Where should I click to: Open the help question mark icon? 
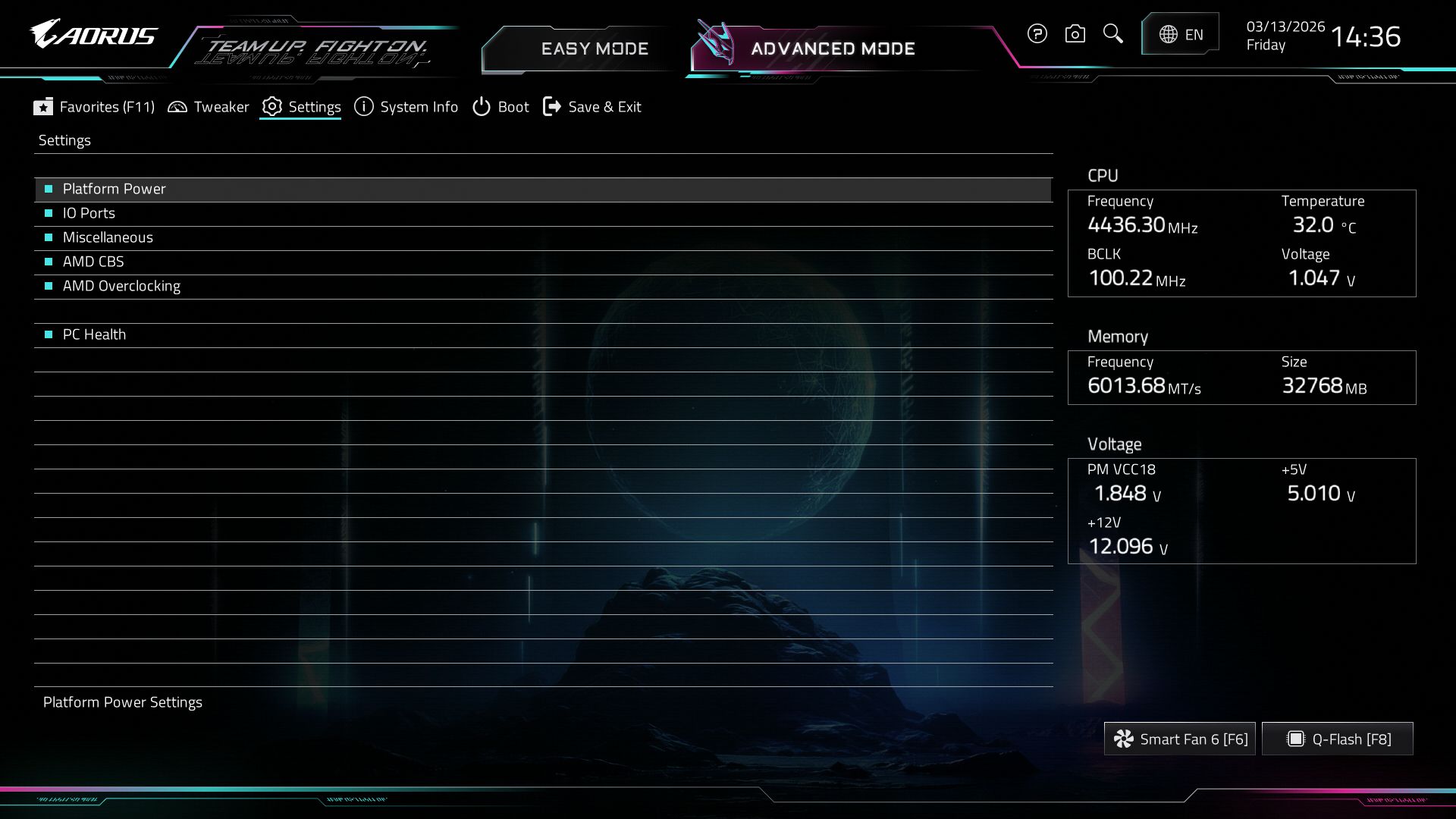1037,33
